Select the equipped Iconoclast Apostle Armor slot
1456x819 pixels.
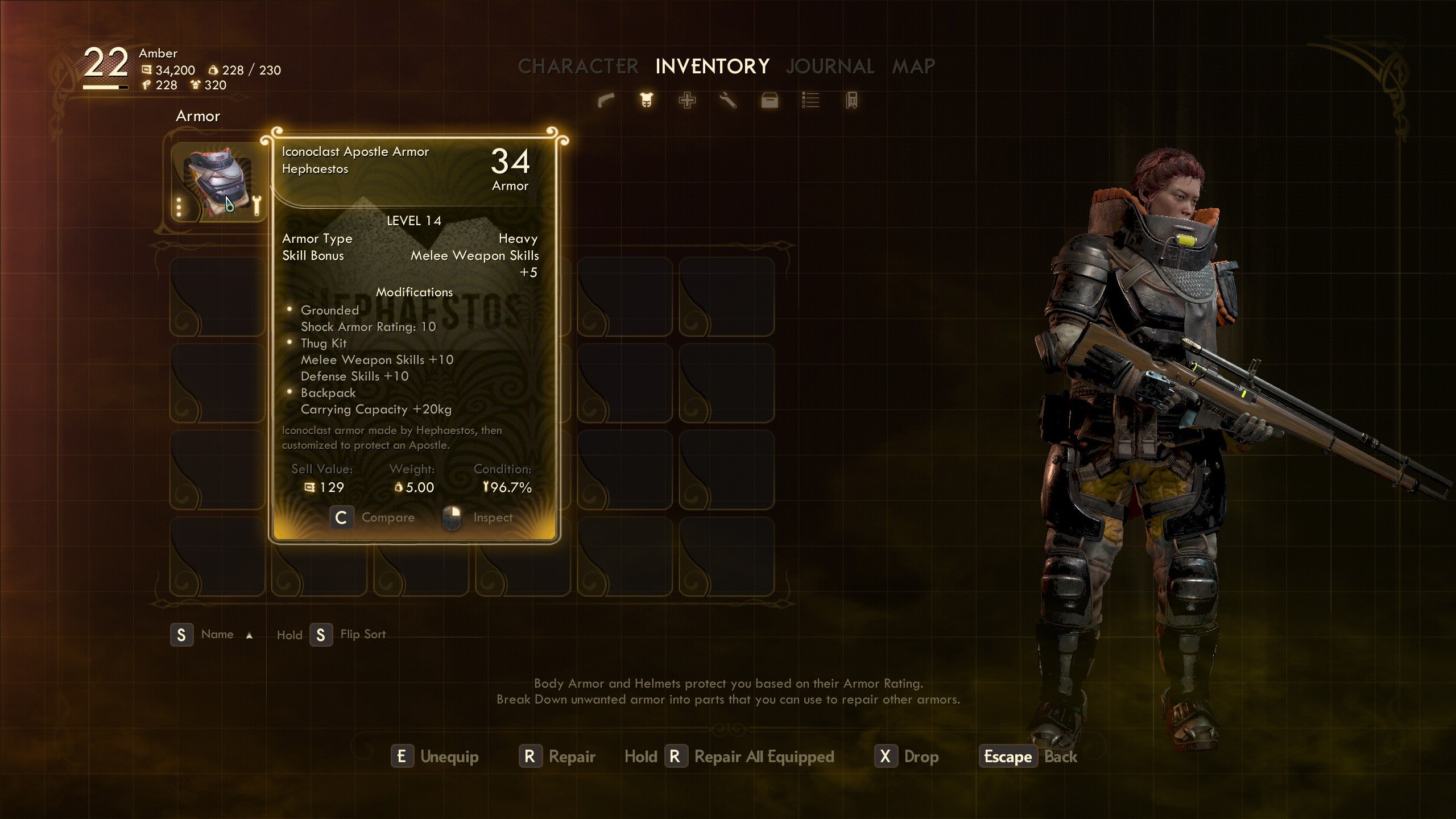218,182
